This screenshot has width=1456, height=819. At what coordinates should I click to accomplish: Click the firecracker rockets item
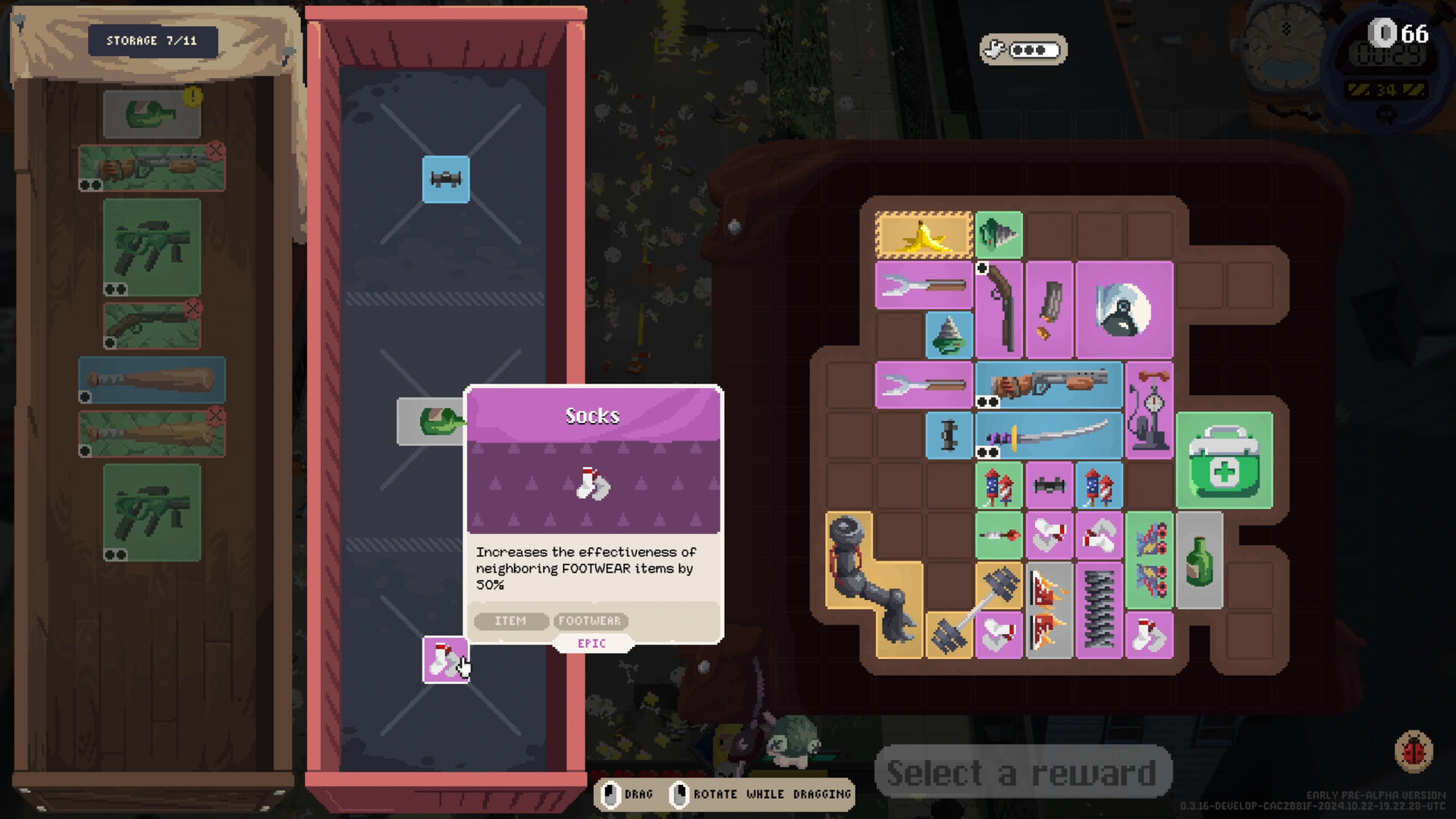[x=999, y=485]
